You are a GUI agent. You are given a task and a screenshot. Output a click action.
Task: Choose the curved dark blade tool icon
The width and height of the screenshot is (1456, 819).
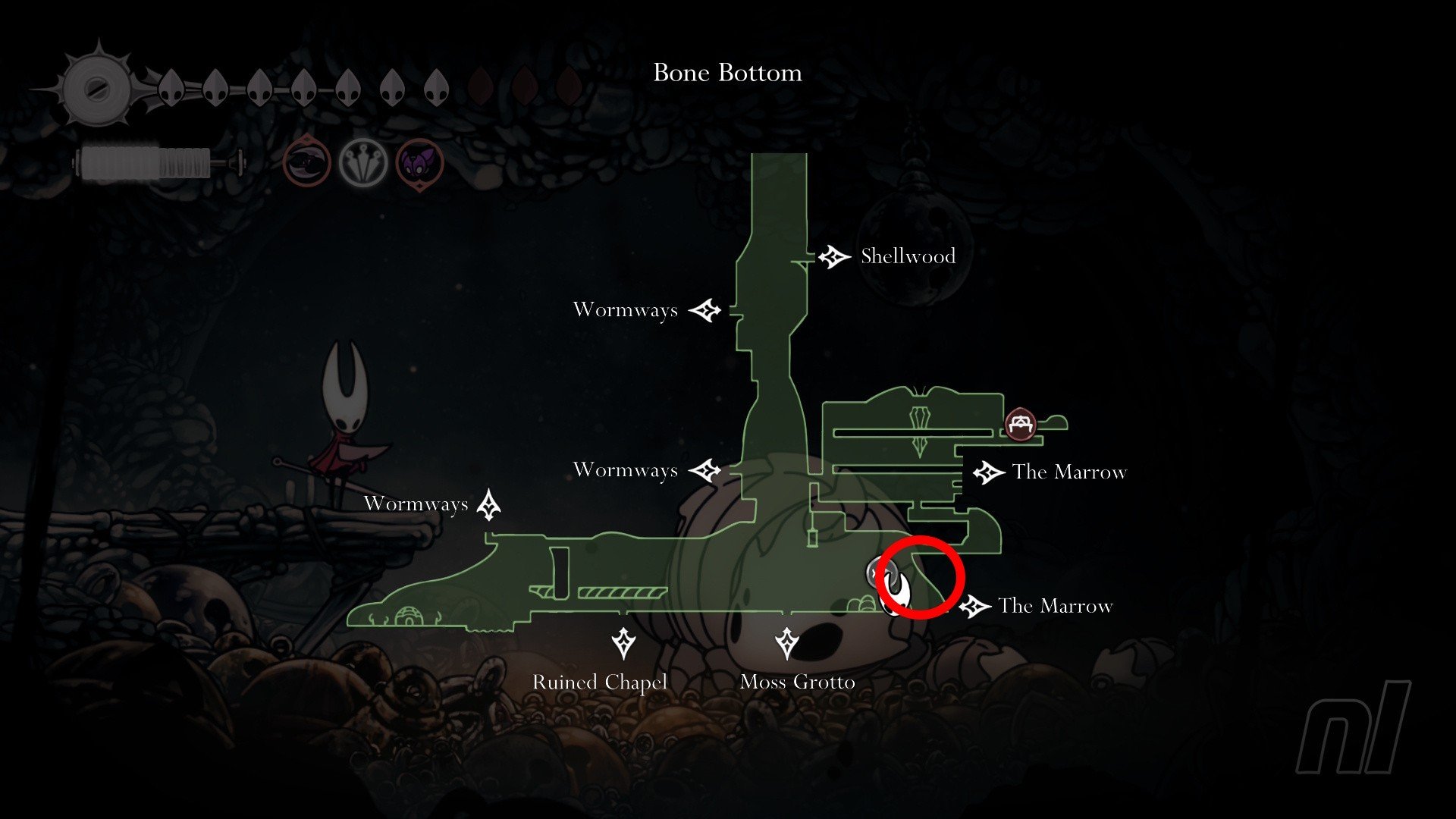point(307,163)
